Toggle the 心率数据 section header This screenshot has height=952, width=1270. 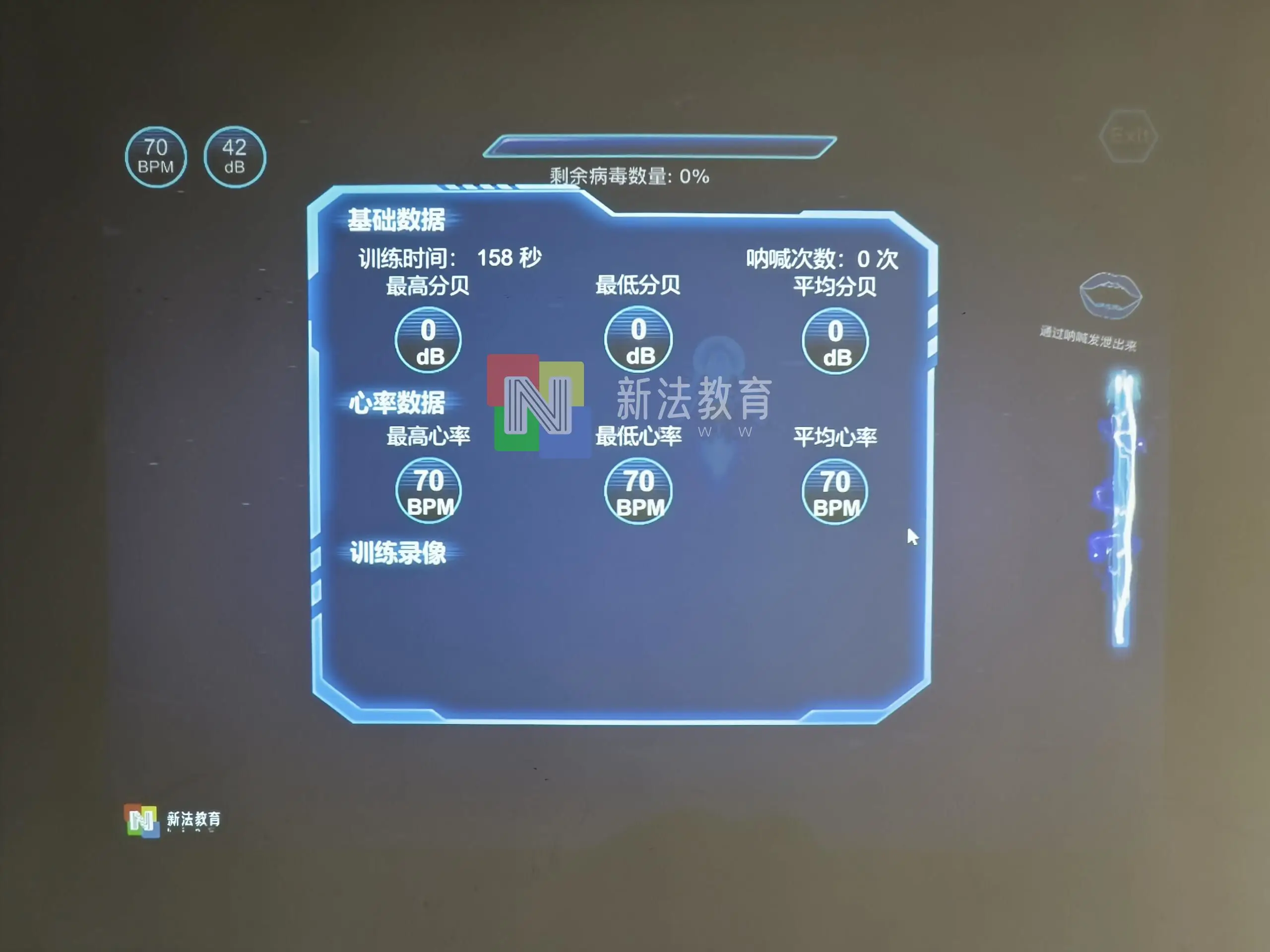click(x=398, y=404)
